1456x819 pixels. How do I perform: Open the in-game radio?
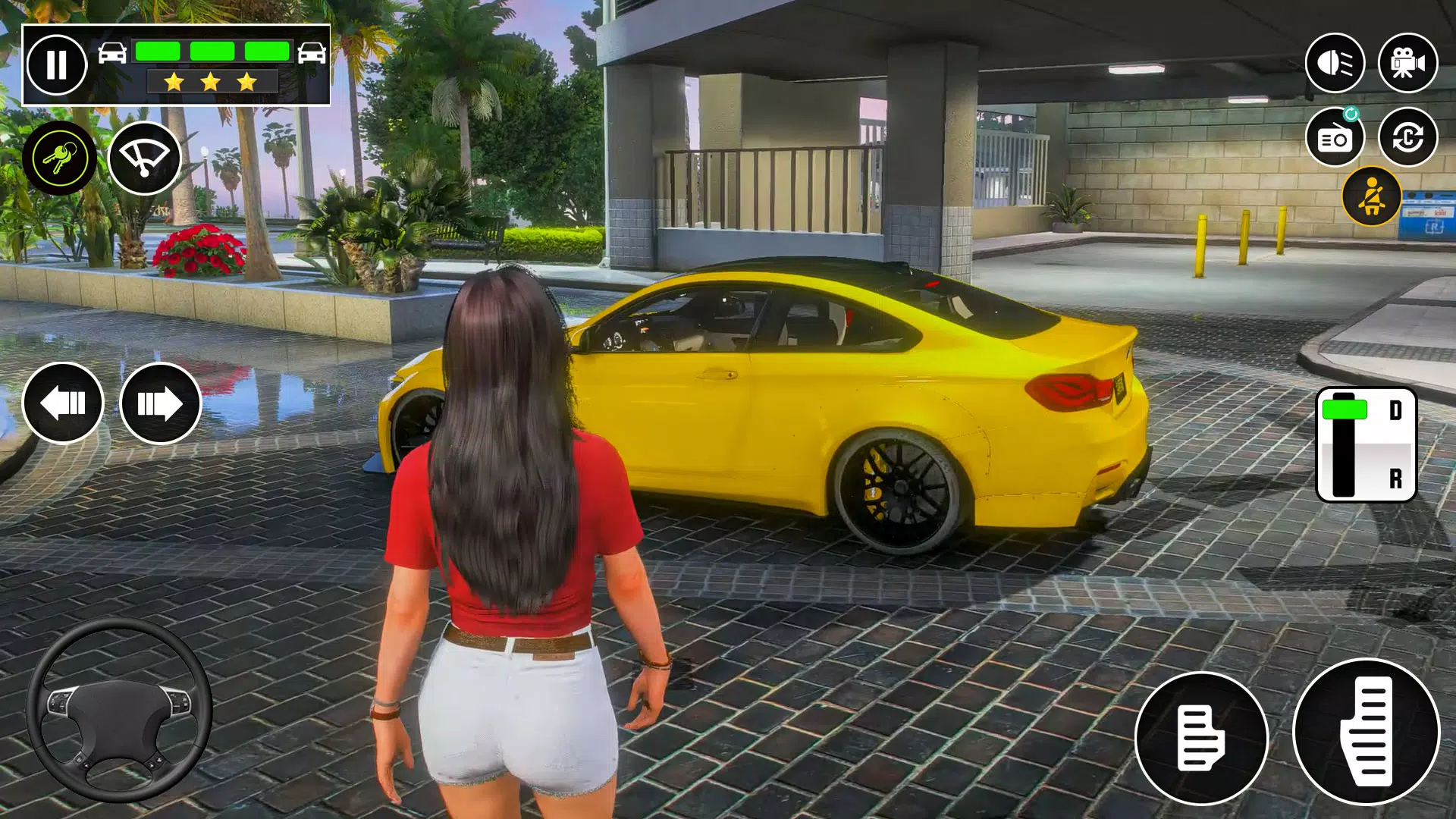(1336, 136)
